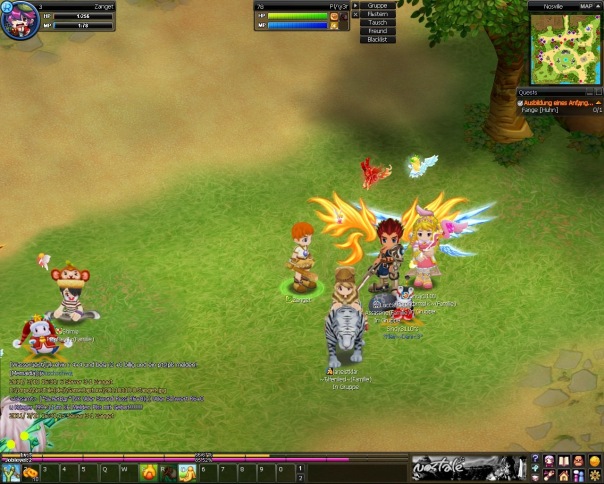Close the target frame with the X button
The height and width of the screenshot is (484, 604).
[x=353, y=15]
